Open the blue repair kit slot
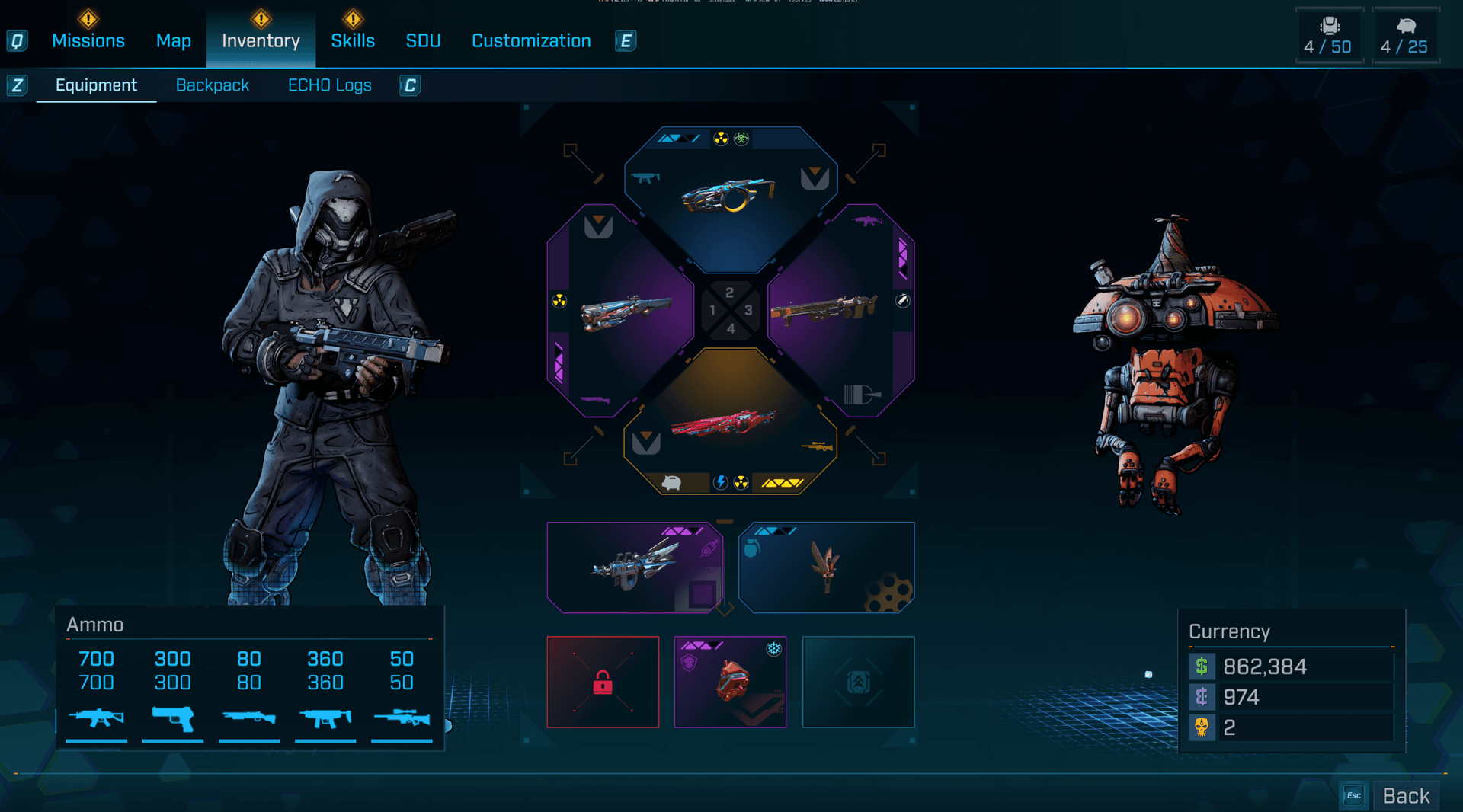1463x812 pixels. [826, 567]
